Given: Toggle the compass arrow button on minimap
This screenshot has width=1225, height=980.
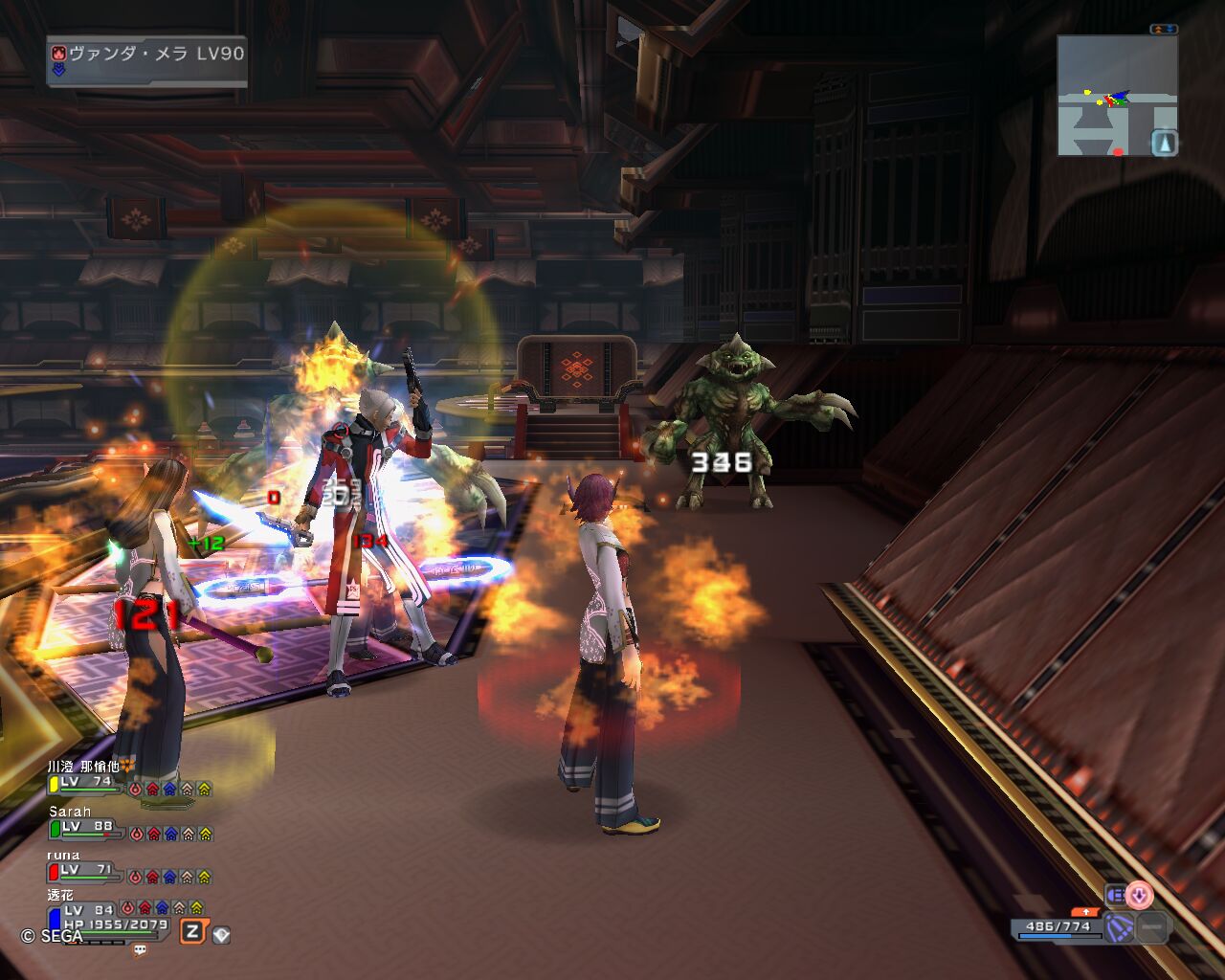Looking at the screenshot, I should coord(1164,143).
